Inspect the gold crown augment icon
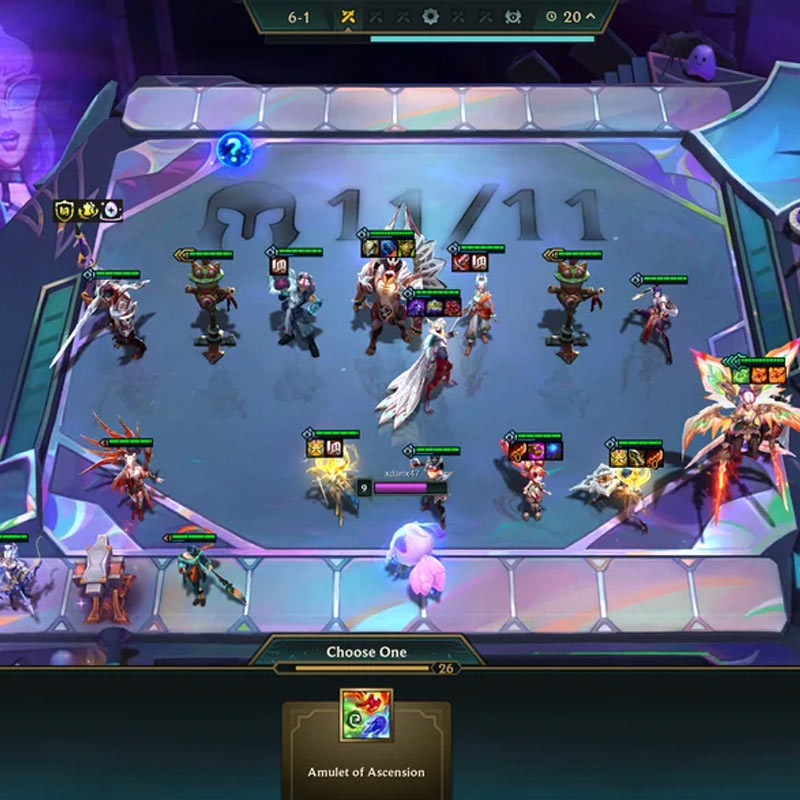 click(90, 210)
